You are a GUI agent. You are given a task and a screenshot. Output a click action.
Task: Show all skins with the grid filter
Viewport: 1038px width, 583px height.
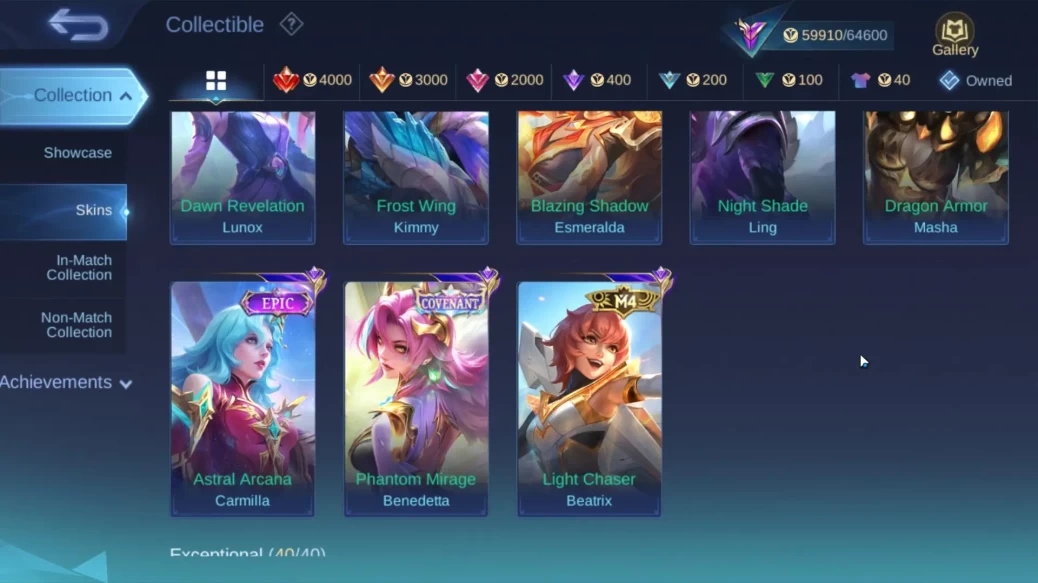[216, 81]
